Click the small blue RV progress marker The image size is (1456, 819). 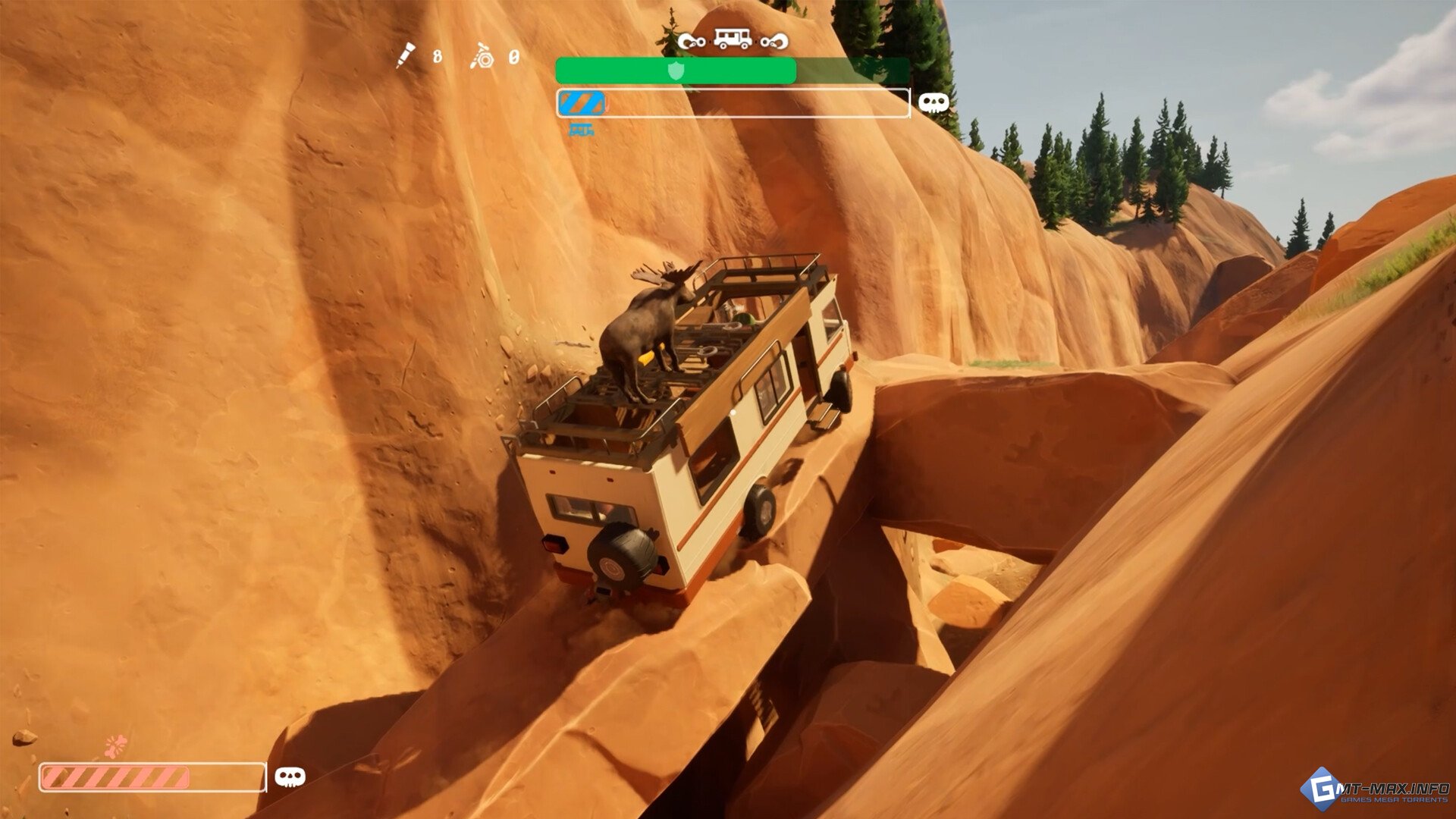pyautogui.click(x=582, y=130)
